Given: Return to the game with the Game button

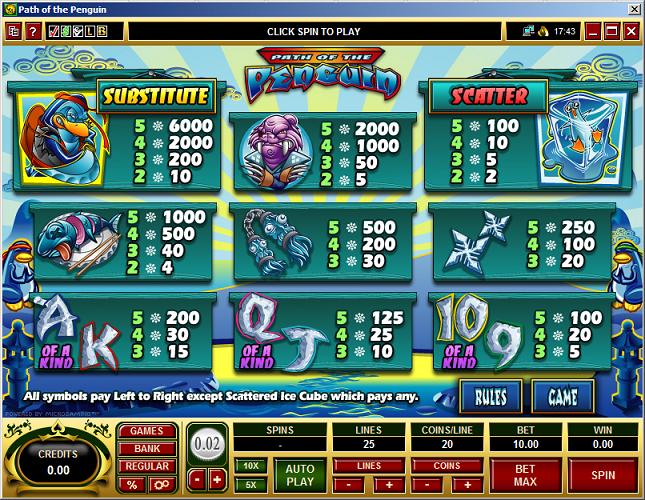Looking at the screenshot, I should 561,398.
